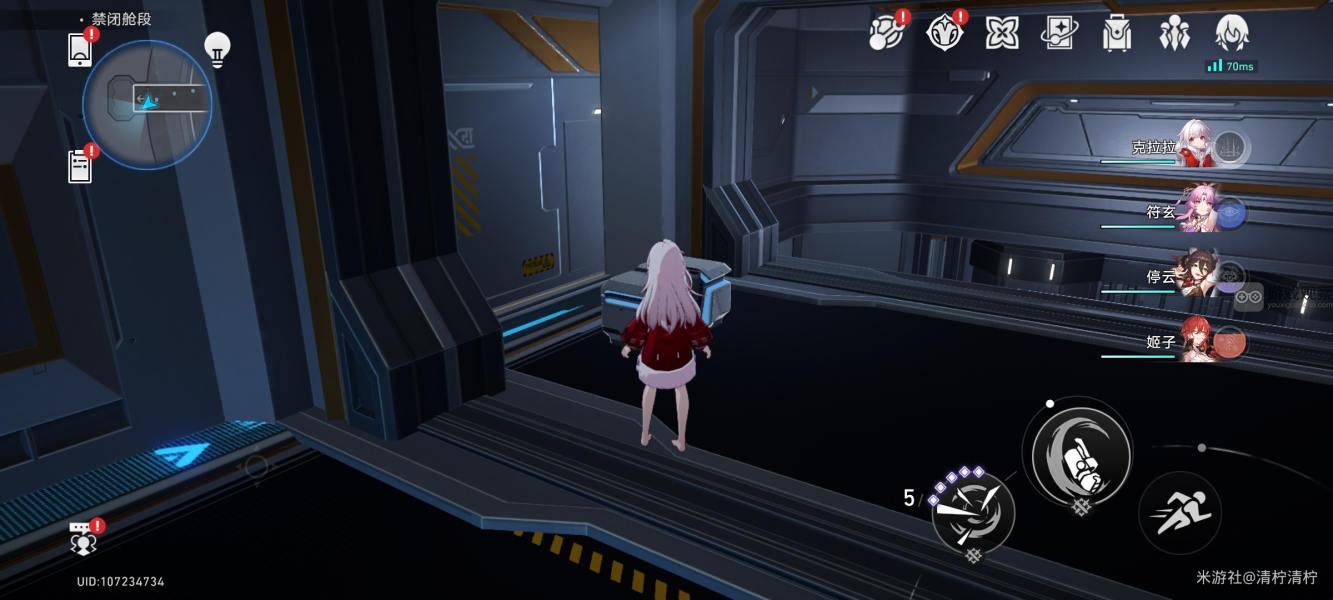Image resolution: width=1333 pixels, height=600 pixels.
Task: Switch to party member 符玄
Action: click(x=1196, y=211)
